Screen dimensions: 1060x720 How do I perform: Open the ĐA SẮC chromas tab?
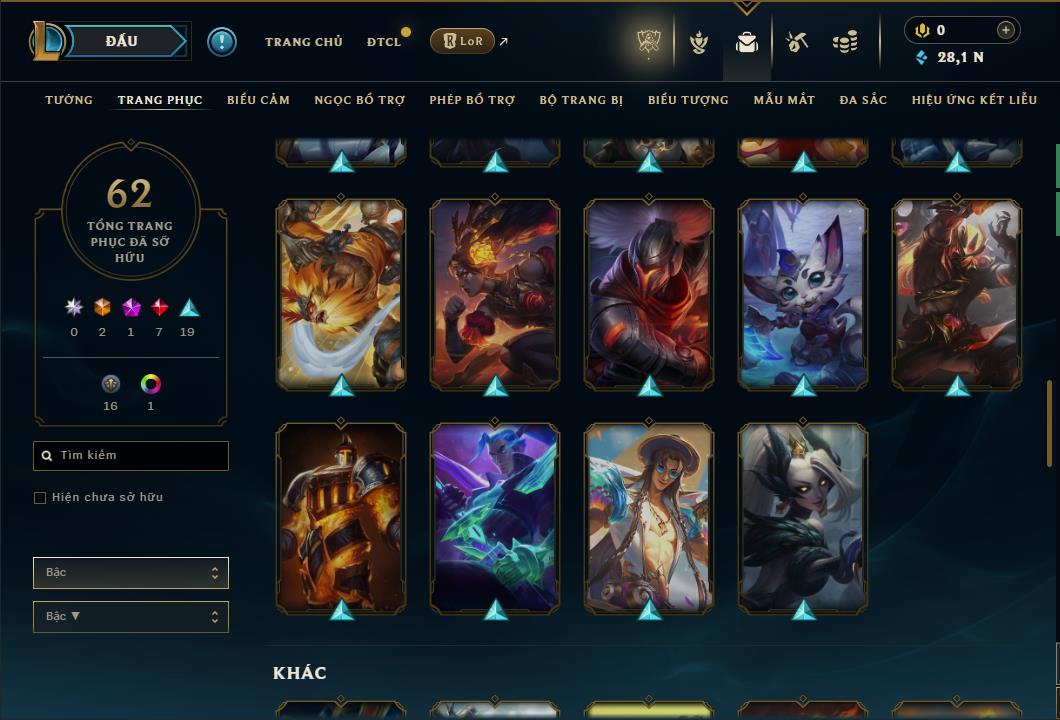[863, 100]
